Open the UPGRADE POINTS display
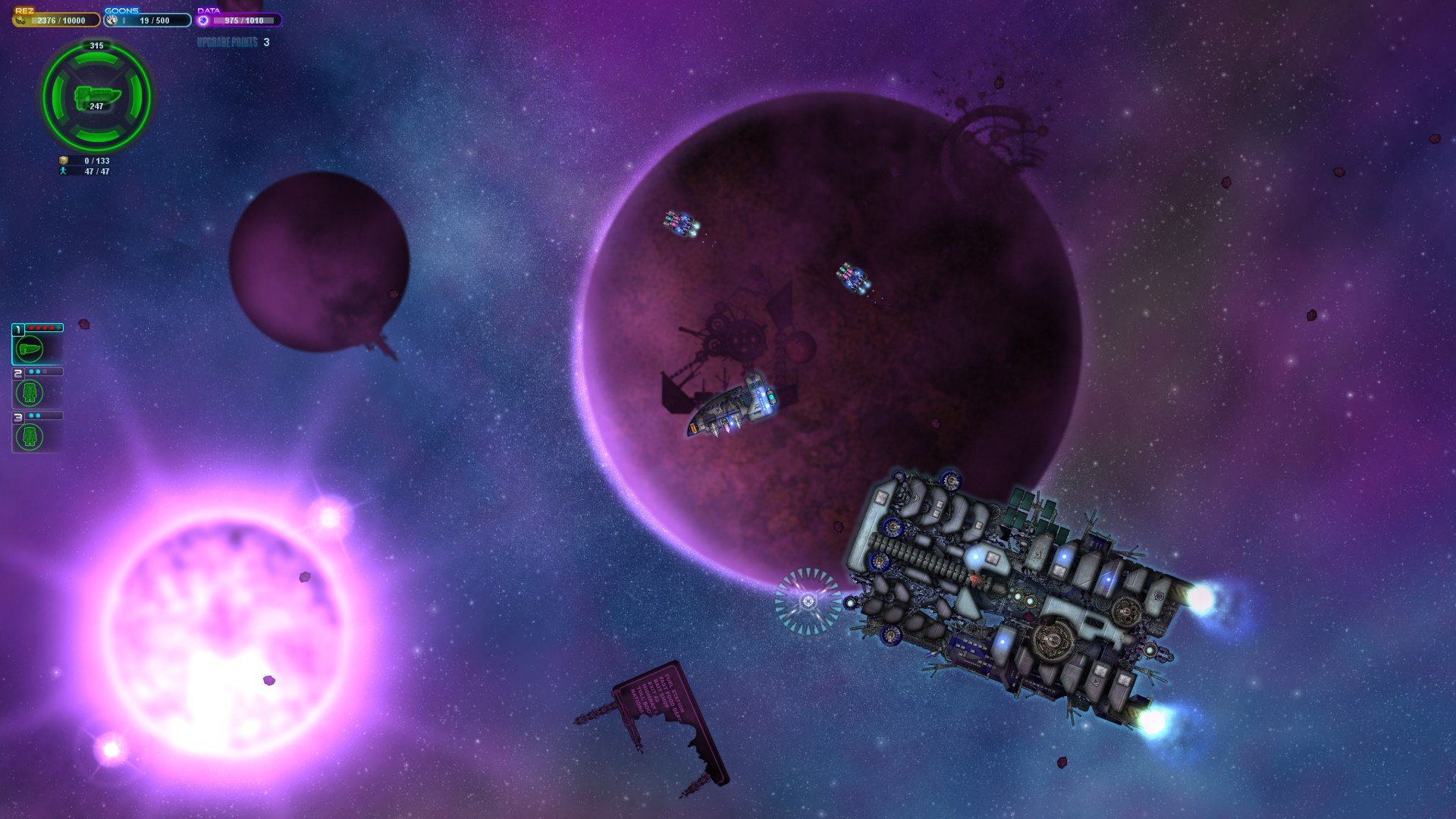 [x=227, y=43]
